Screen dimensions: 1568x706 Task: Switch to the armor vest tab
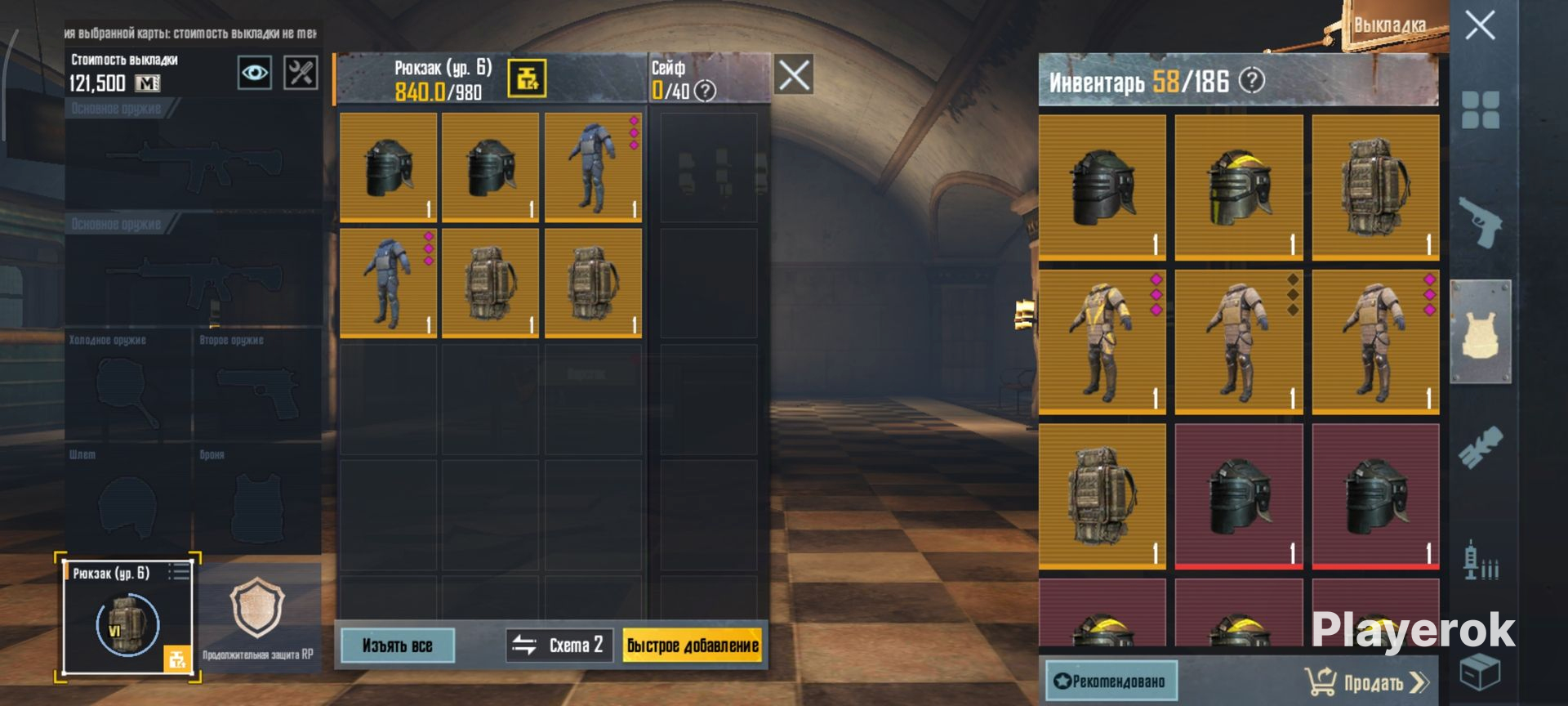tap(1481, 332)
